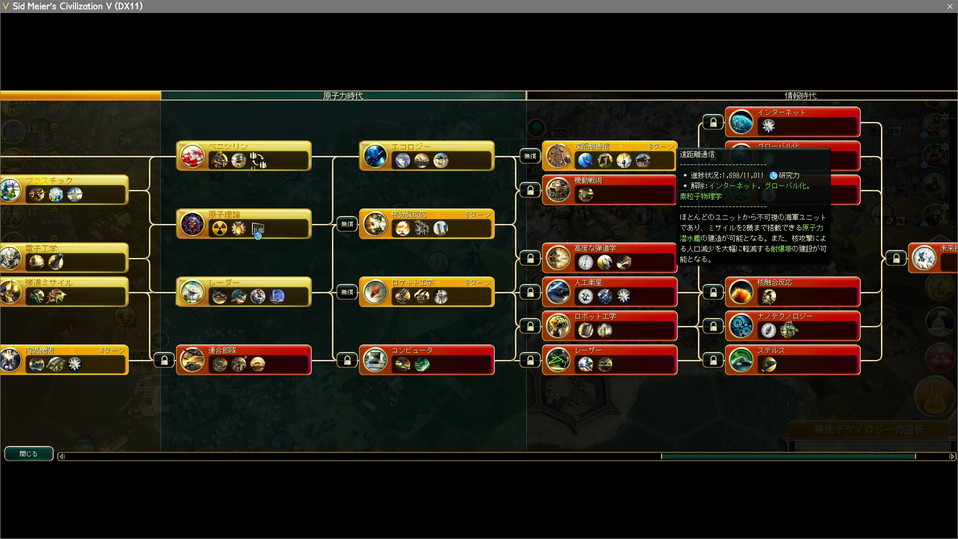This screenshot has width=958, height=539.
Task: Close the Civilization V window
Action: pos(948,6)
